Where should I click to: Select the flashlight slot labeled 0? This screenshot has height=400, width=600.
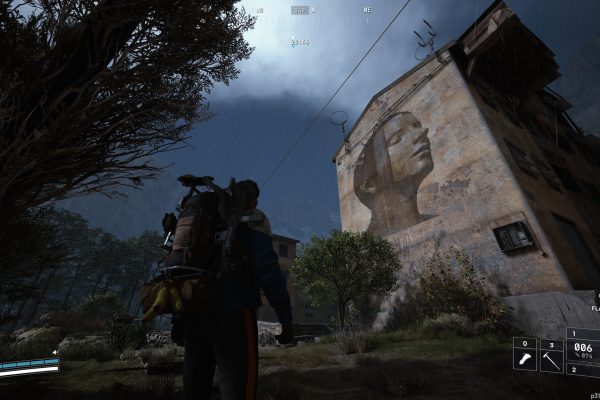(525, 356)
